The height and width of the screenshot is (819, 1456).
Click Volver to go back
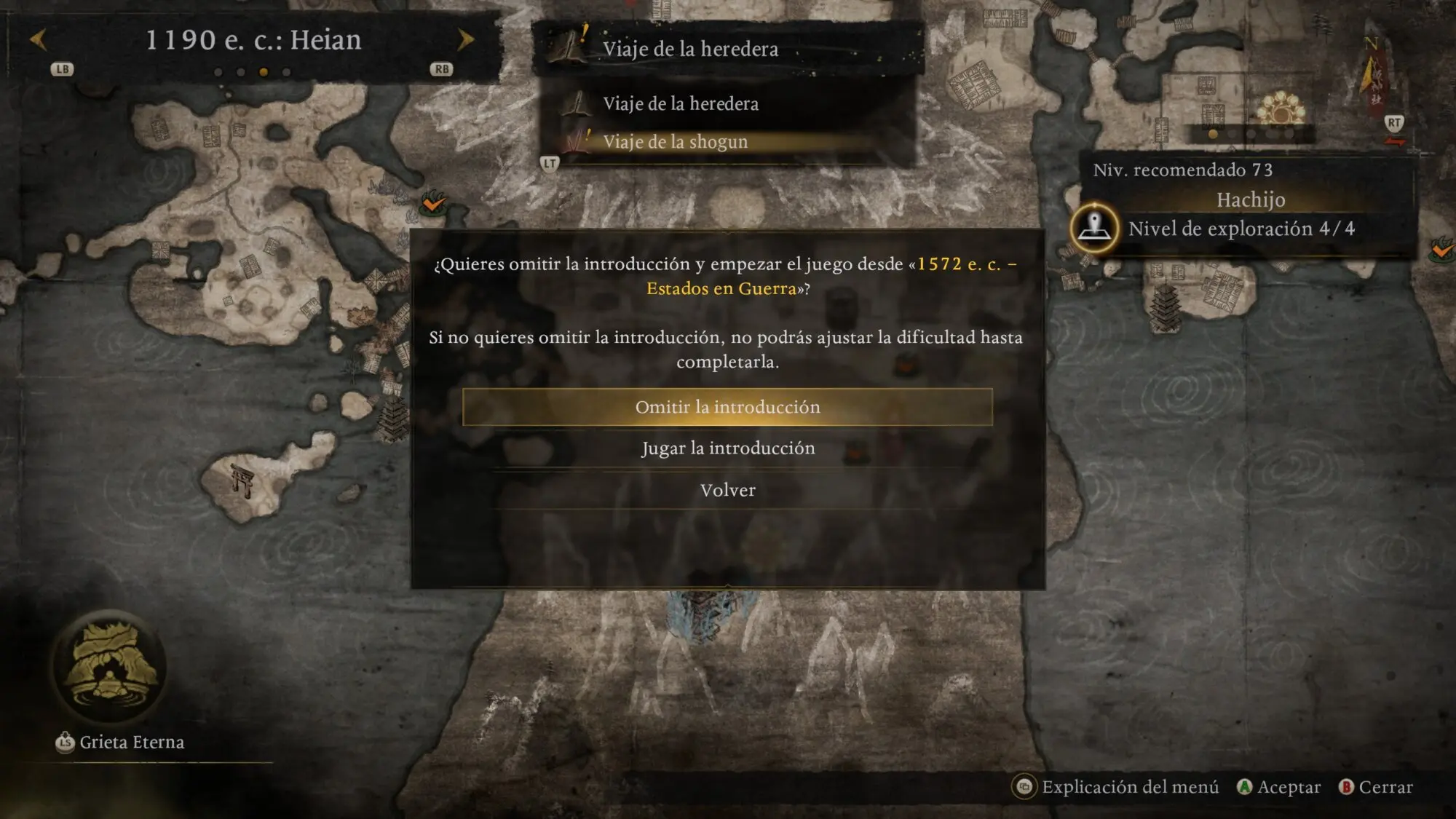[x=727, y=490]
